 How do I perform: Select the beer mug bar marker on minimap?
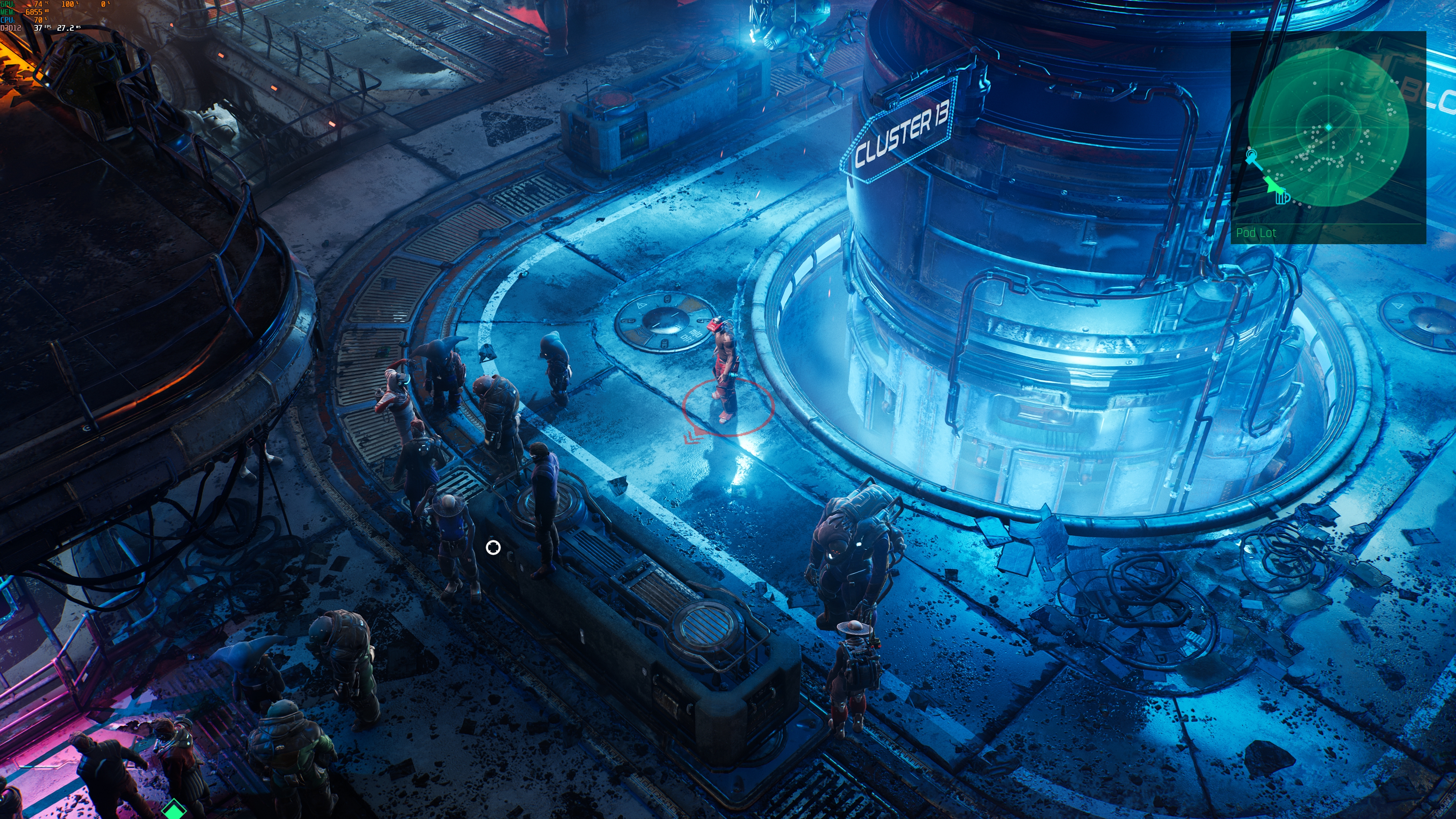[x=1282, y=197]
